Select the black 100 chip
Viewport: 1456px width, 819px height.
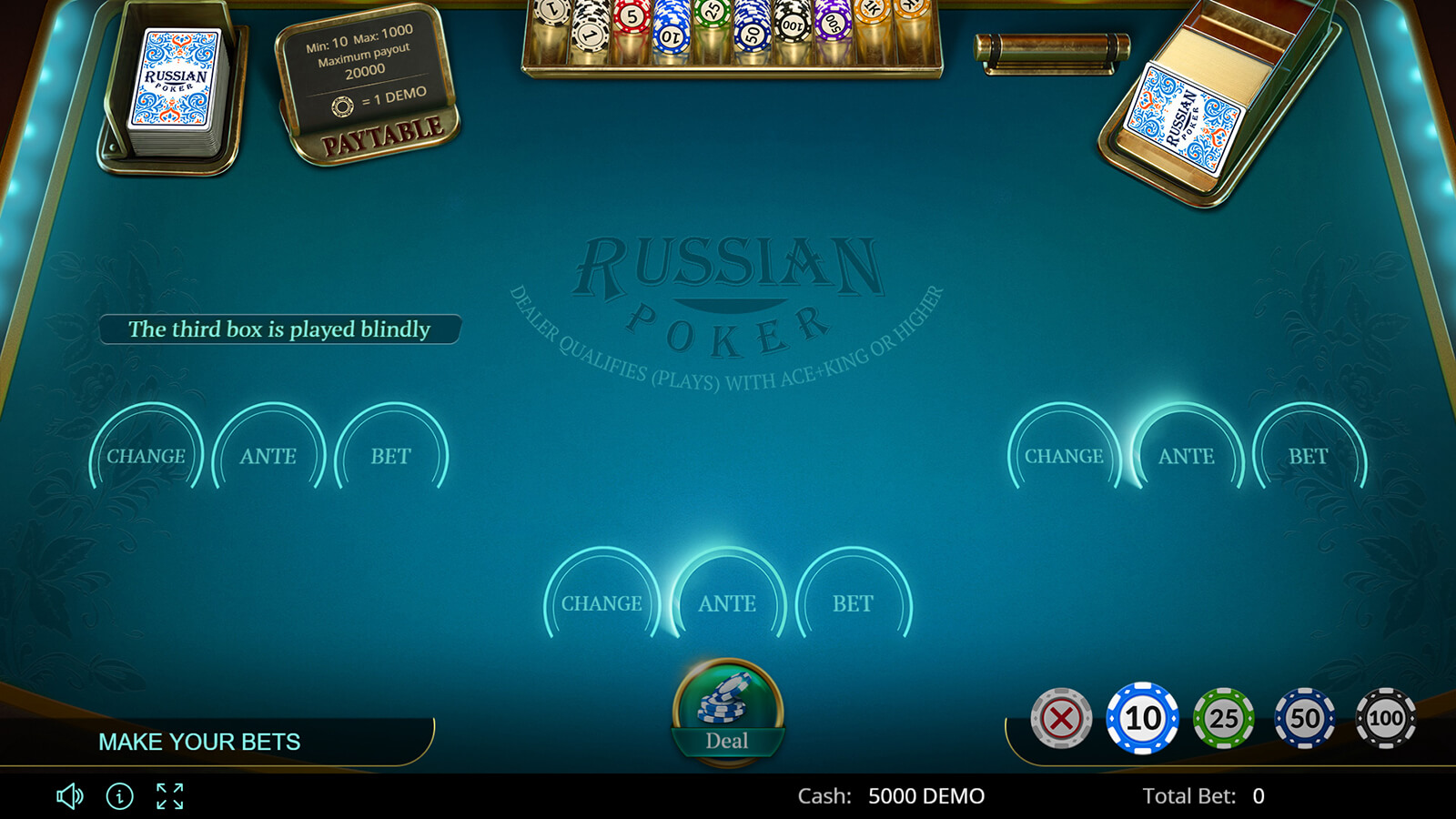click(1385, 718)
